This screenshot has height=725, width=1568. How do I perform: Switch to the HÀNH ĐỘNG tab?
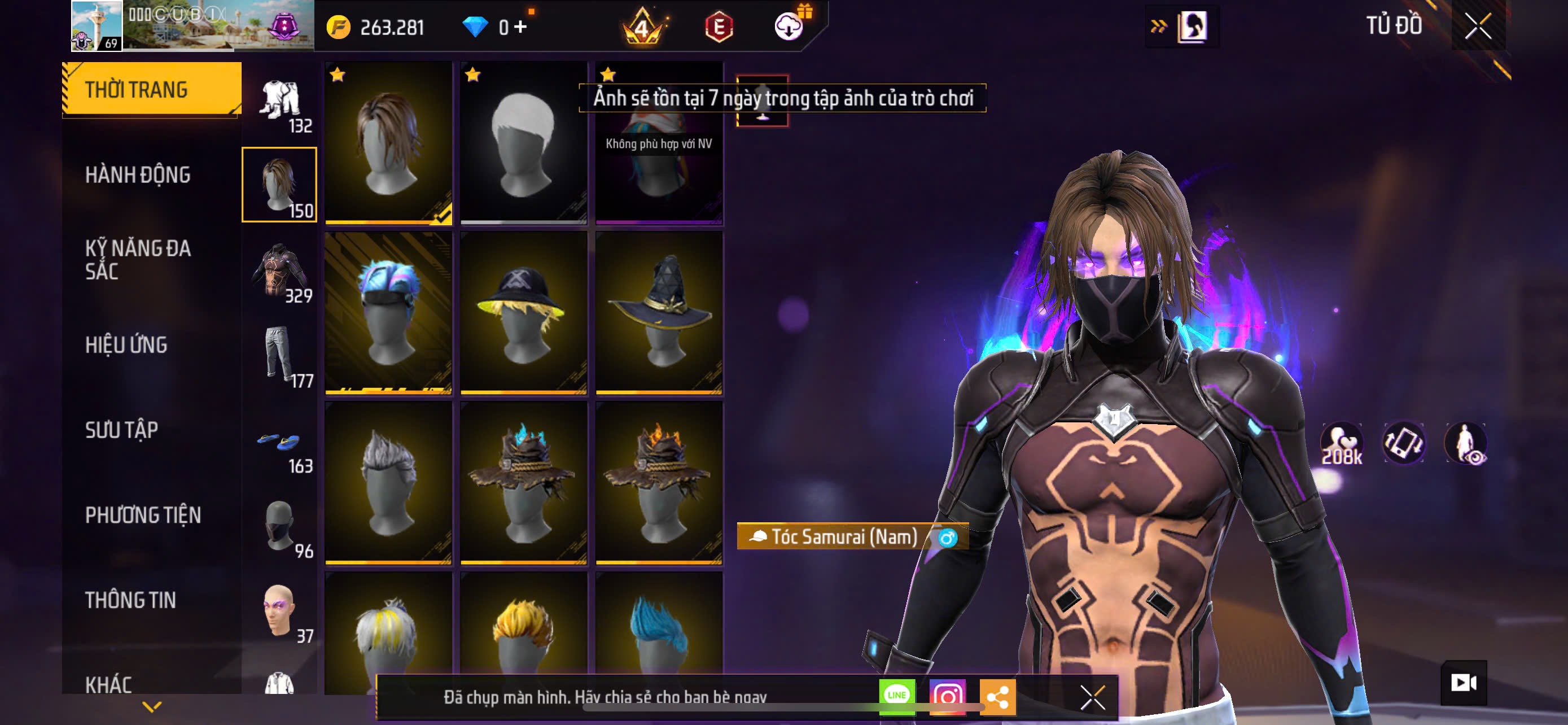tap(138, 174)
